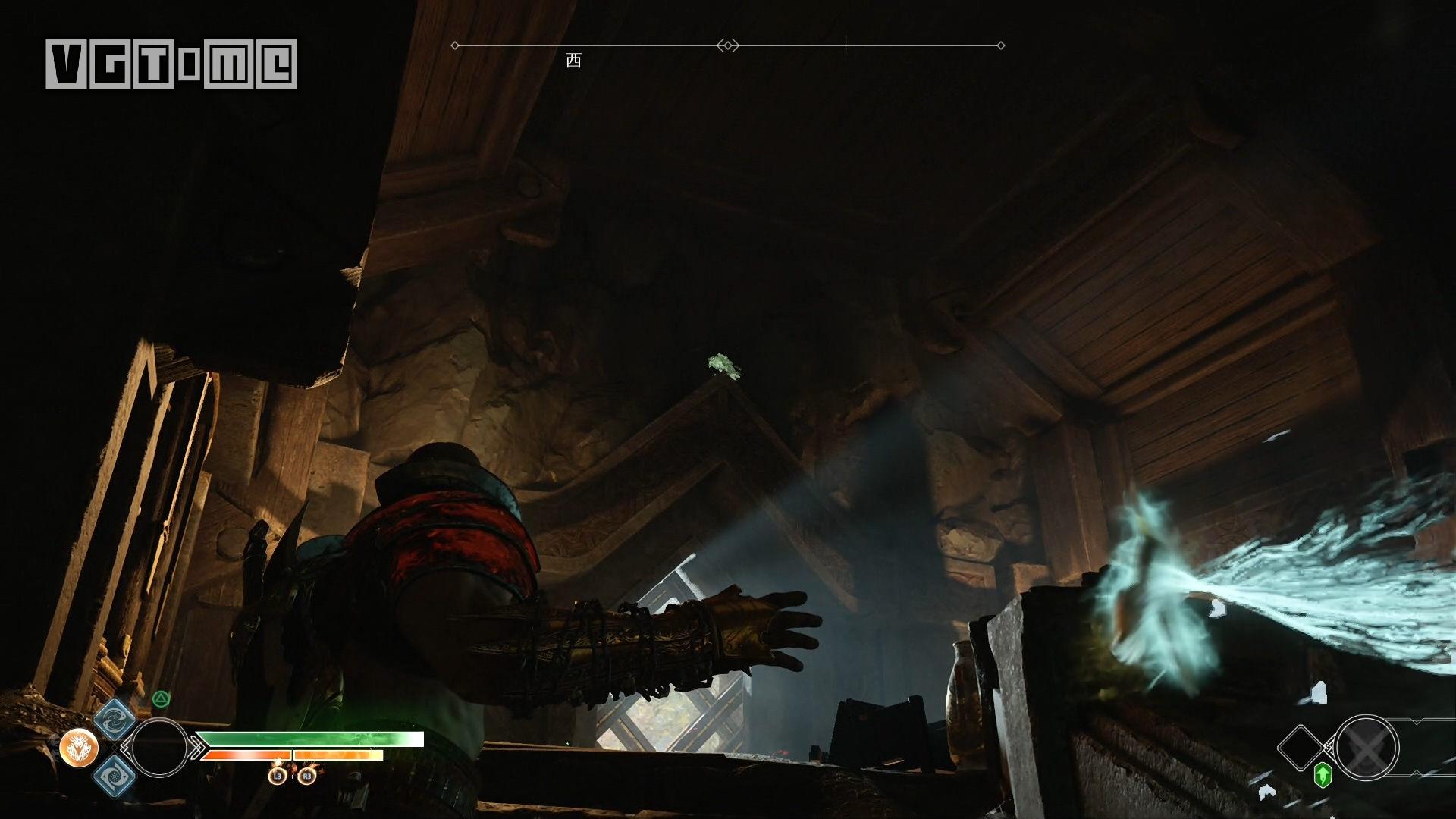Click the empty weapon circle beside health bar
Viewport: 1456px width, 819px height.
159,748
